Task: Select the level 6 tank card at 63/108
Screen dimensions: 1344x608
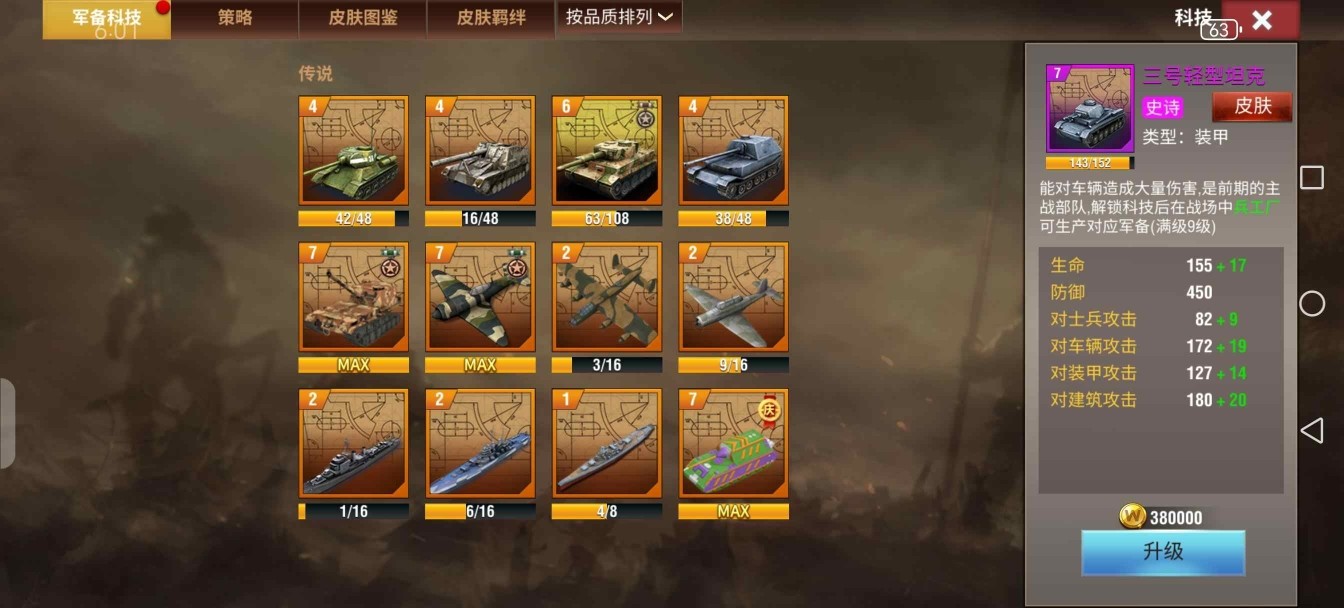Action: [x=607, y=151]
